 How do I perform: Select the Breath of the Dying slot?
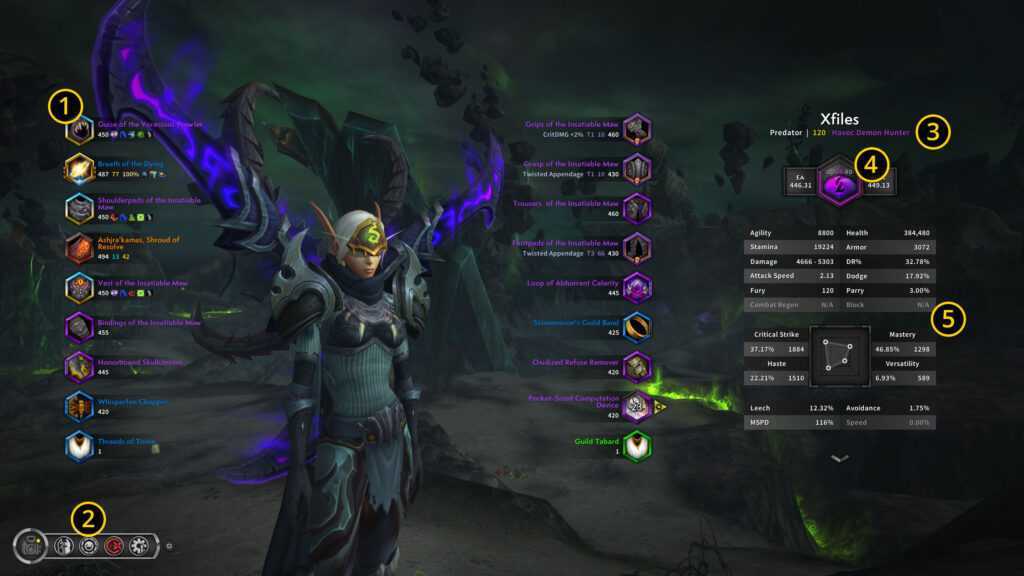pos(79,169)
